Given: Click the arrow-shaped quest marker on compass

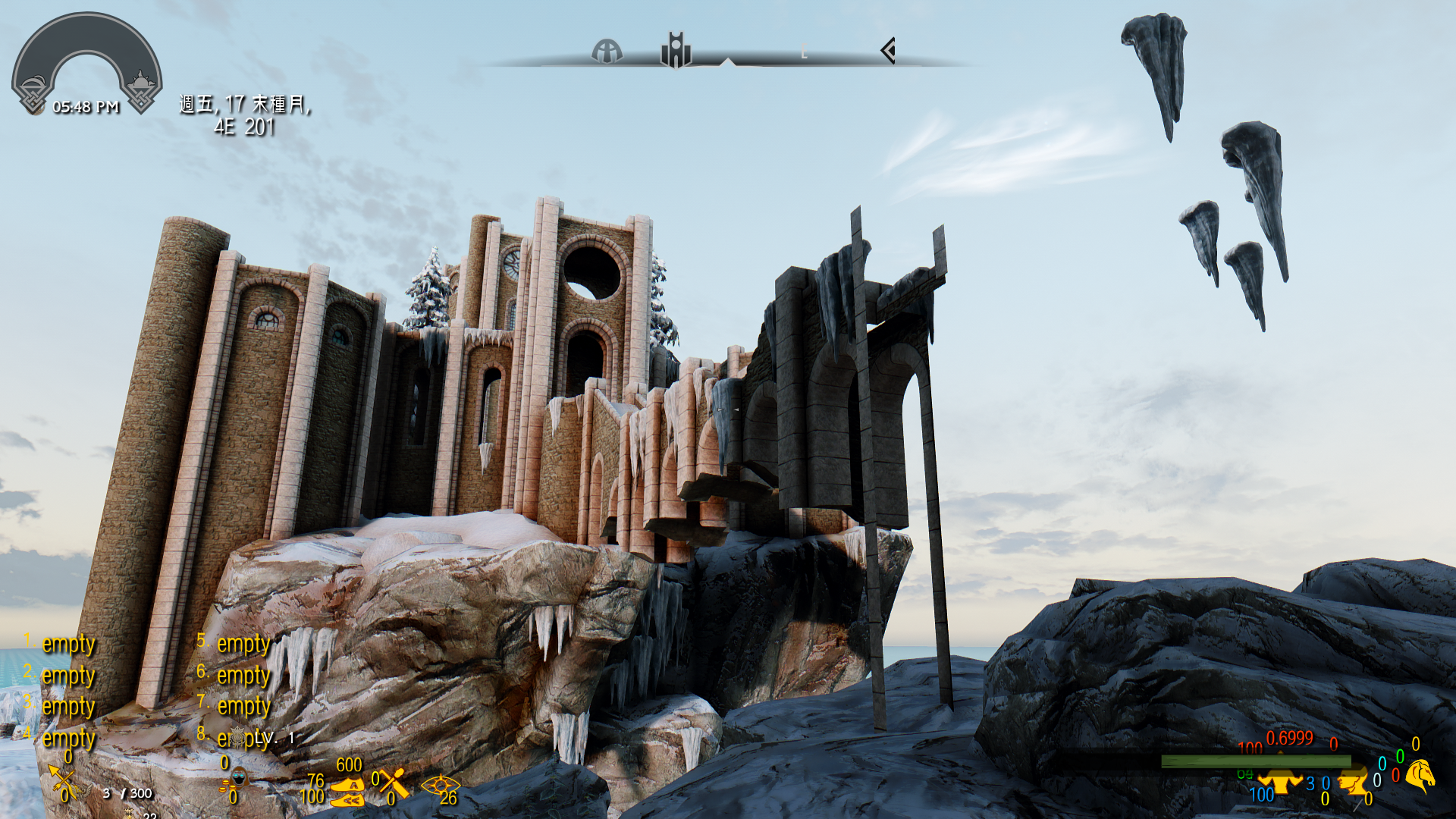Looking at the screenshot, I should 888,51.
